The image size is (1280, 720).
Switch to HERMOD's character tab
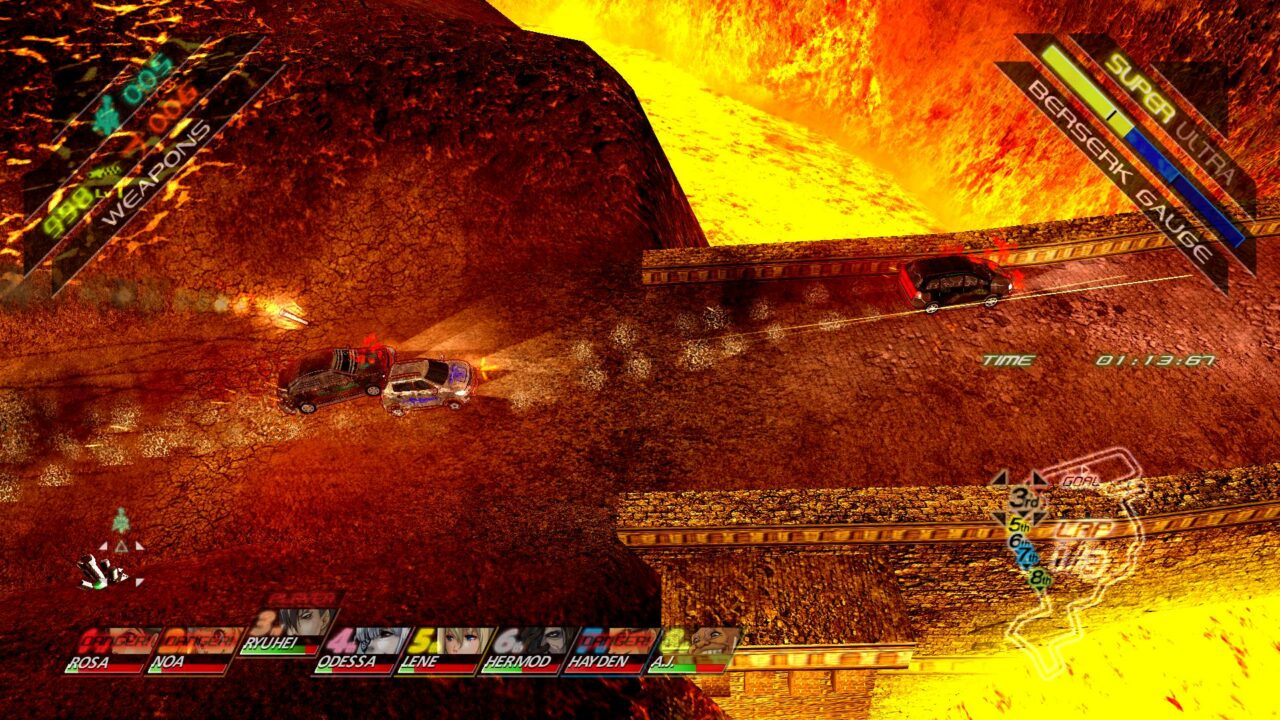pos(518,660)
